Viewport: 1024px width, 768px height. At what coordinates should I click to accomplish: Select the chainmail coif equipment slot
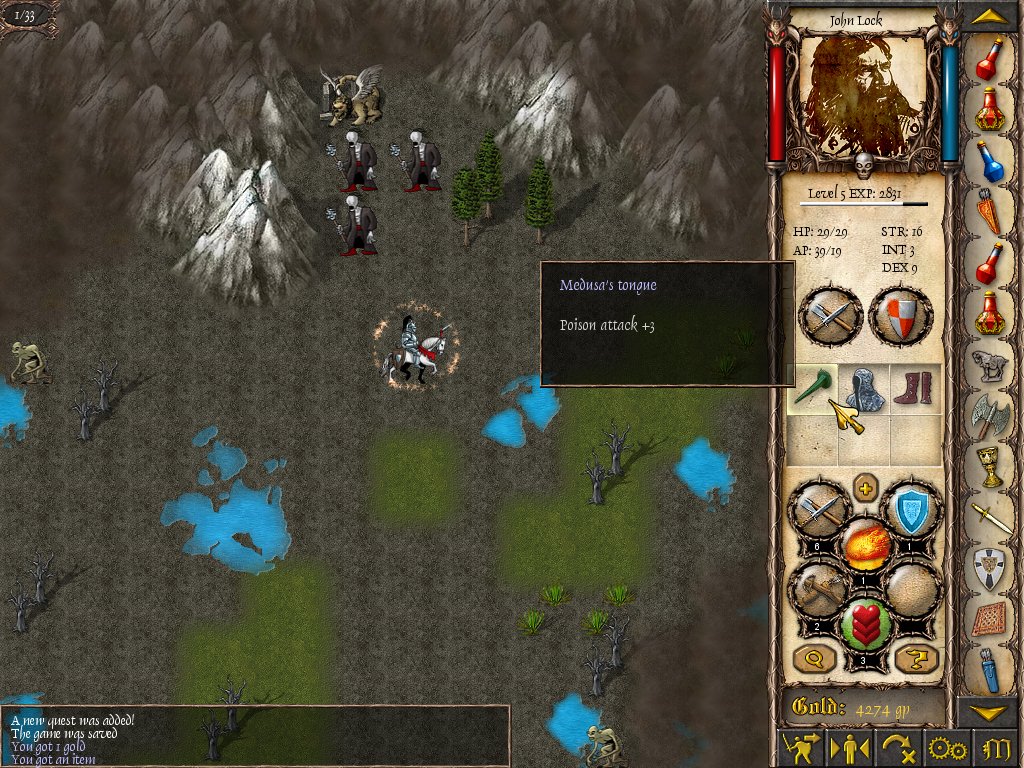[863, 389]
